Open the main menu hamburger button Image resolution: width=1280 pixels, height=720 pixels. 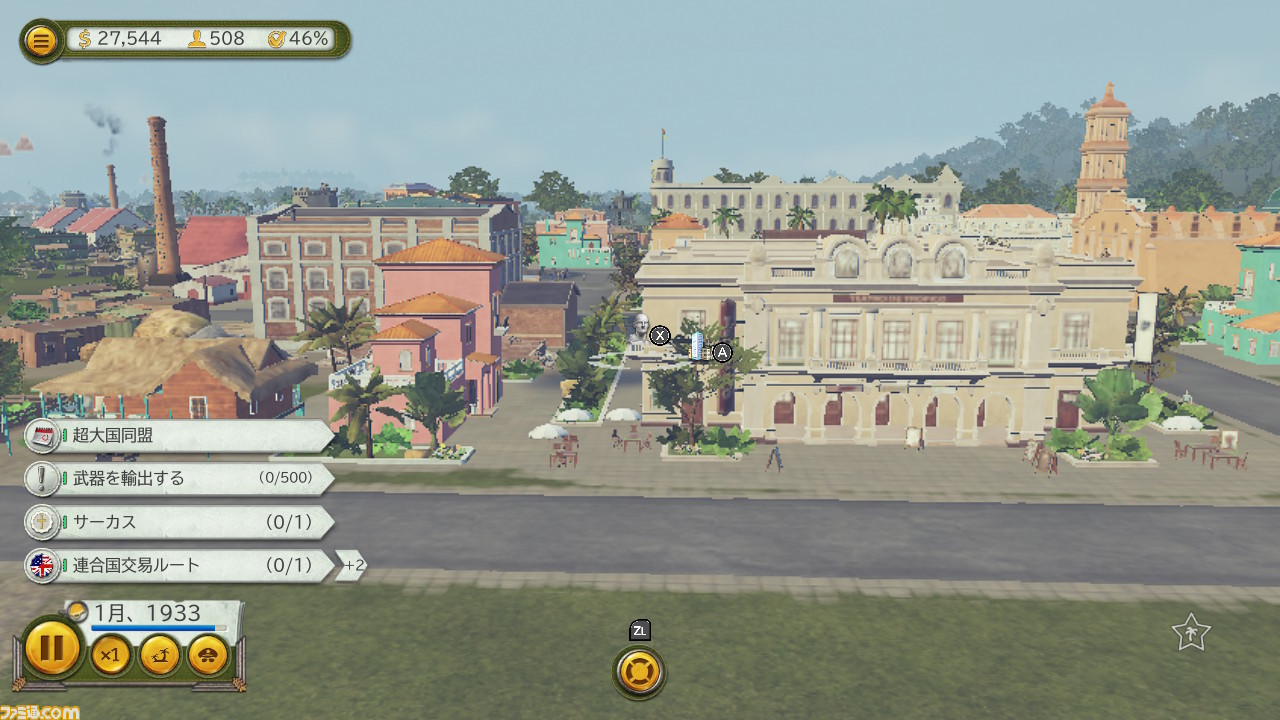tap(41, 41)
